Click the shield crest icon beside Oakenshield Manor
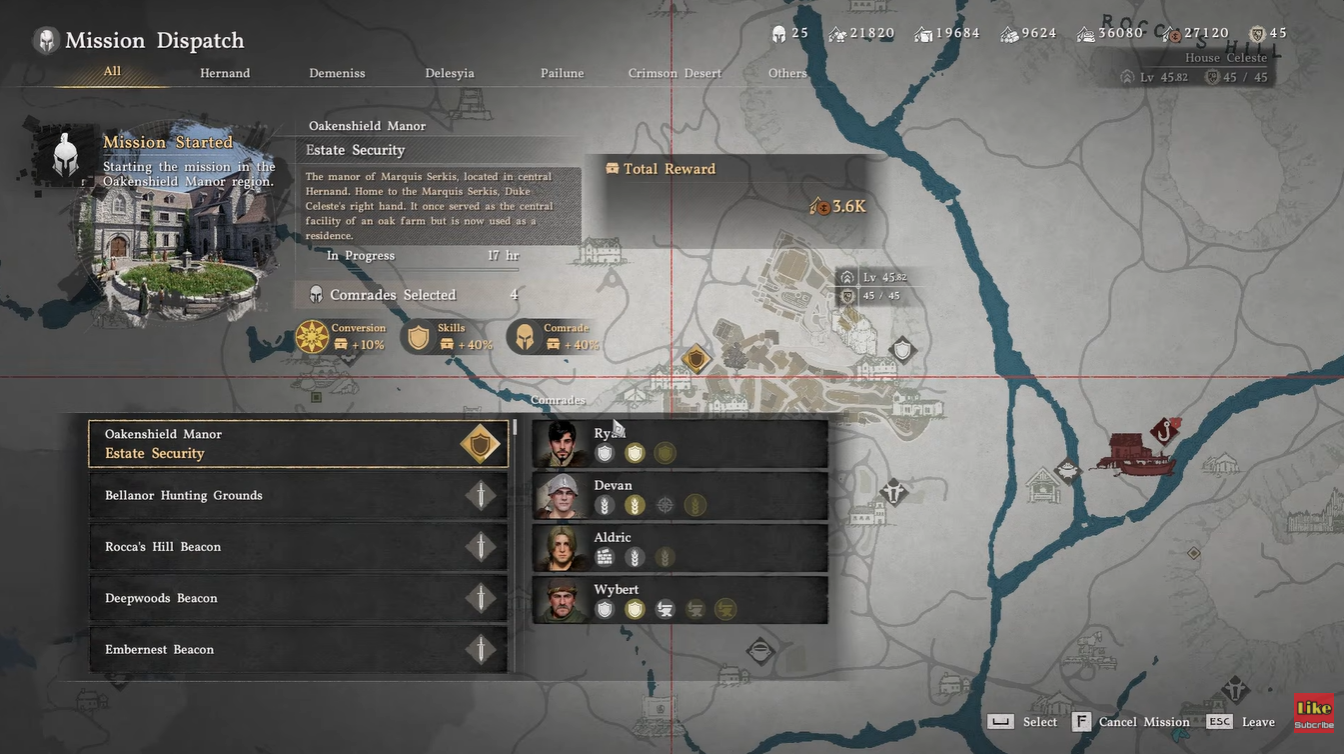The width and height of the screenshot is (1344, 754). coord(480,443)
